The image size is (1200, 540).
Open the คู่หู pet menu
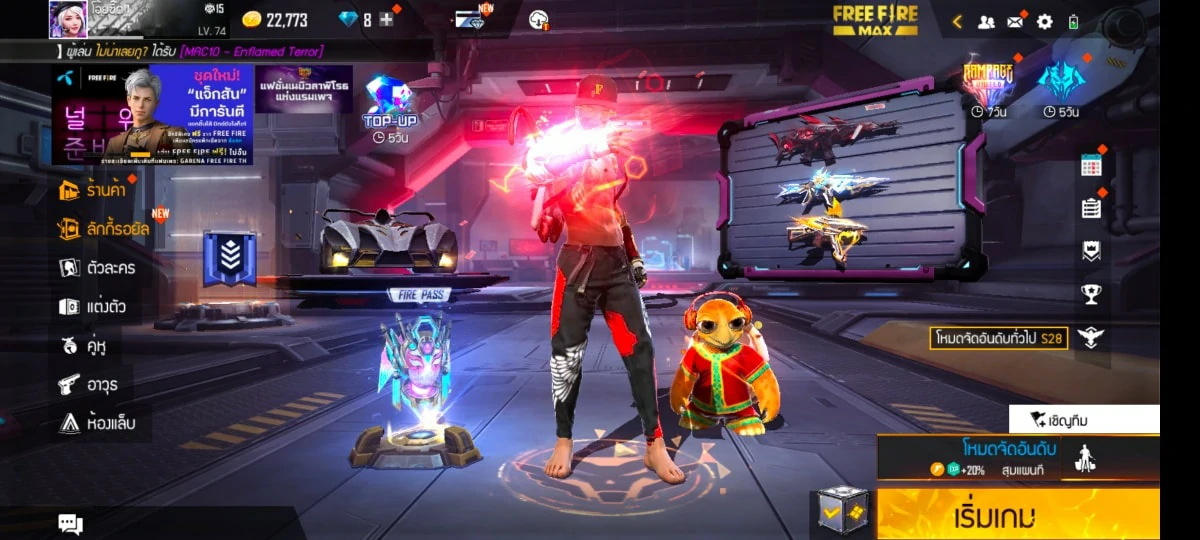83,346
